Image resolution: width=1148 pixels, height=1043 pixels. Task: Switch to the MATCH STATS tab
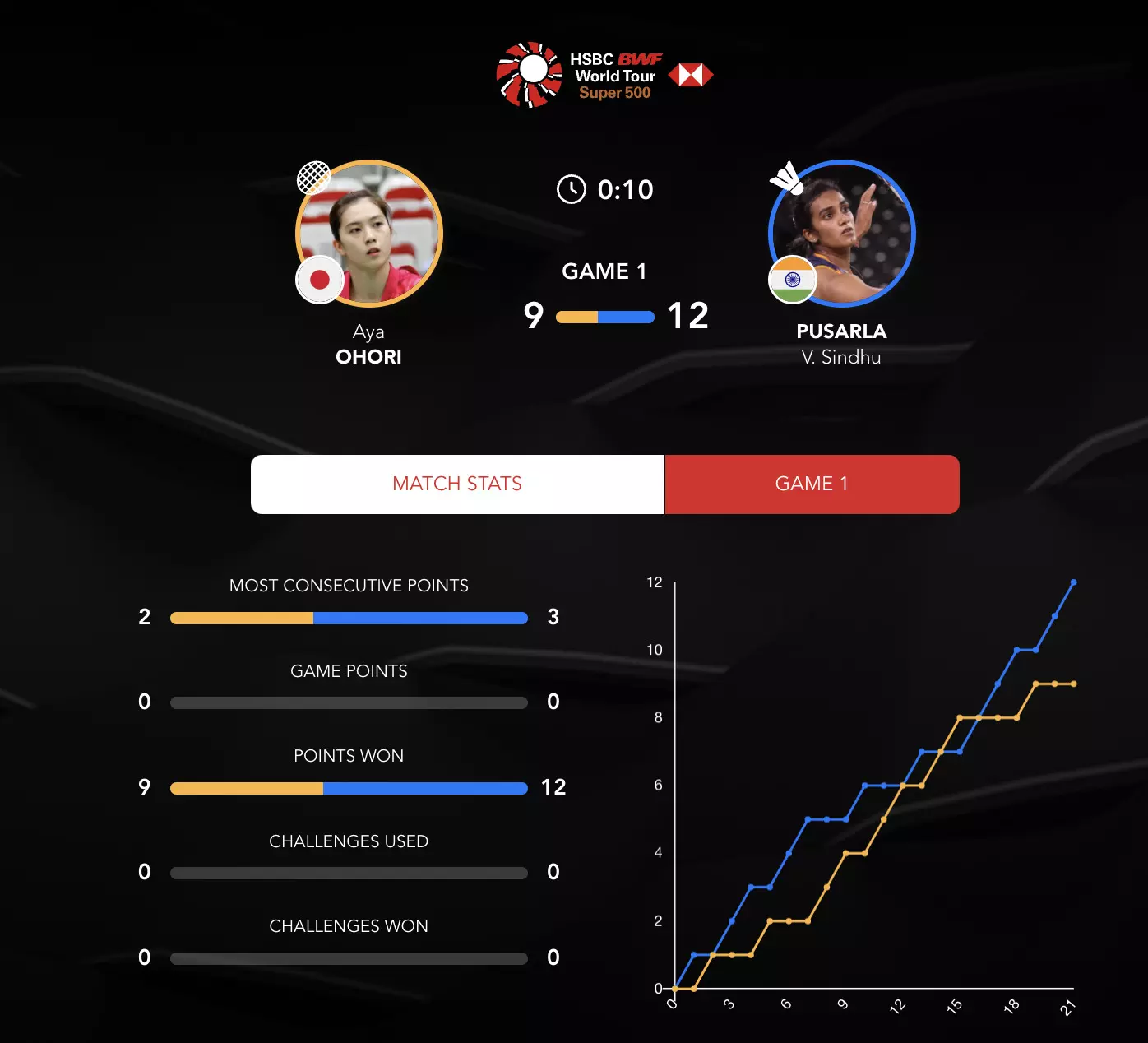pyautogui.click(x=457, y=484)
